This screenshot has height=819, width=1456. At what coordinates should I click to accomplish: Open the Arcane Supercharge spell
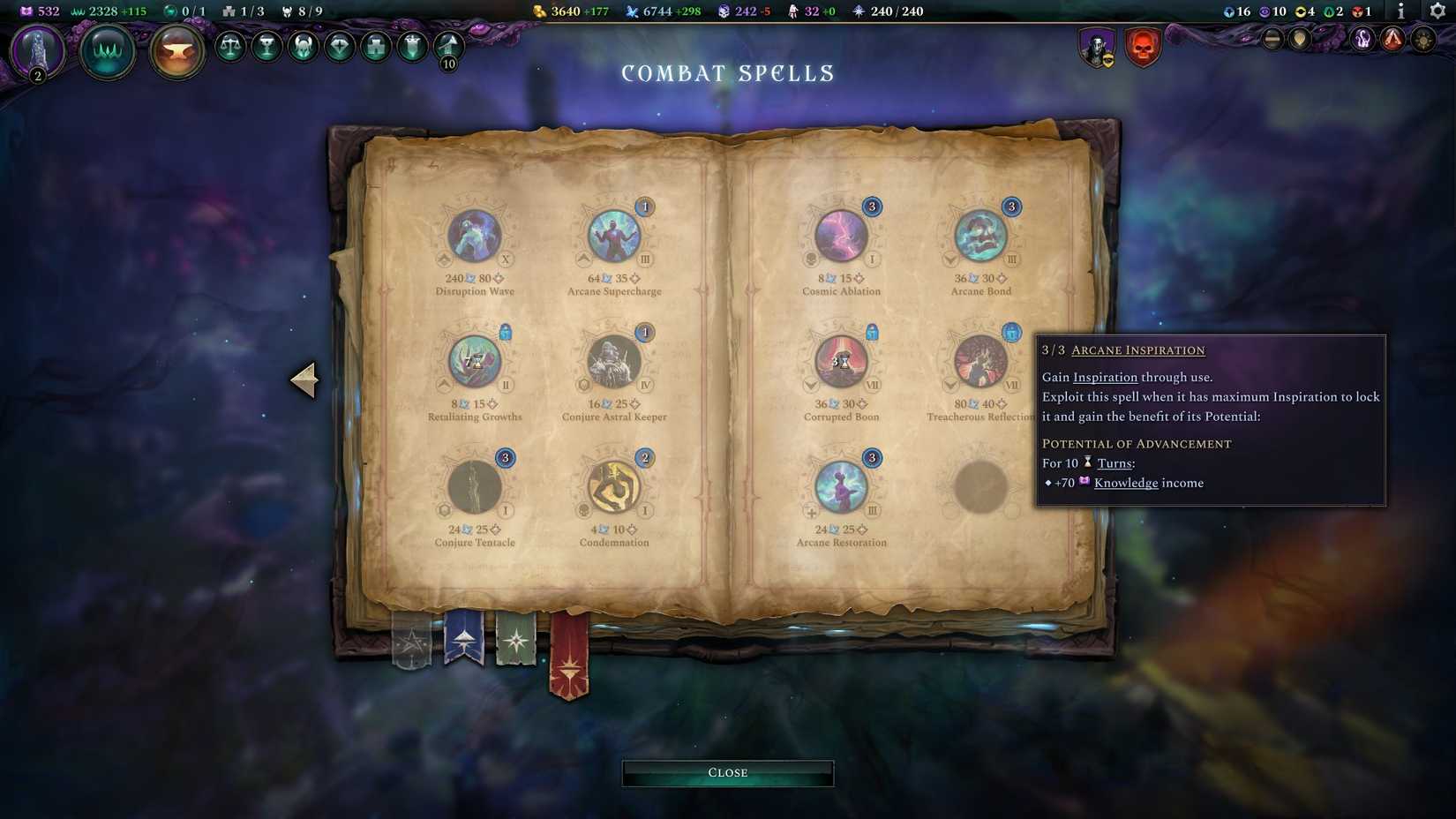613,234
